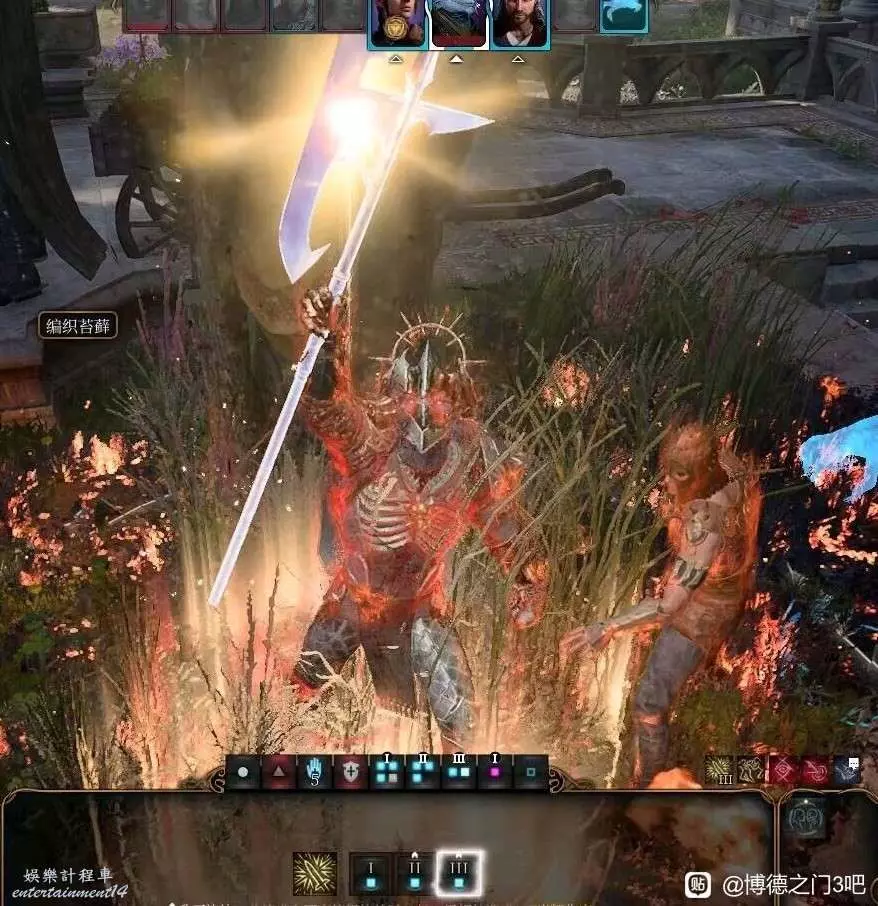
Task: Activate the golden smite icon marked III
Action: click(x=720, y=770)
